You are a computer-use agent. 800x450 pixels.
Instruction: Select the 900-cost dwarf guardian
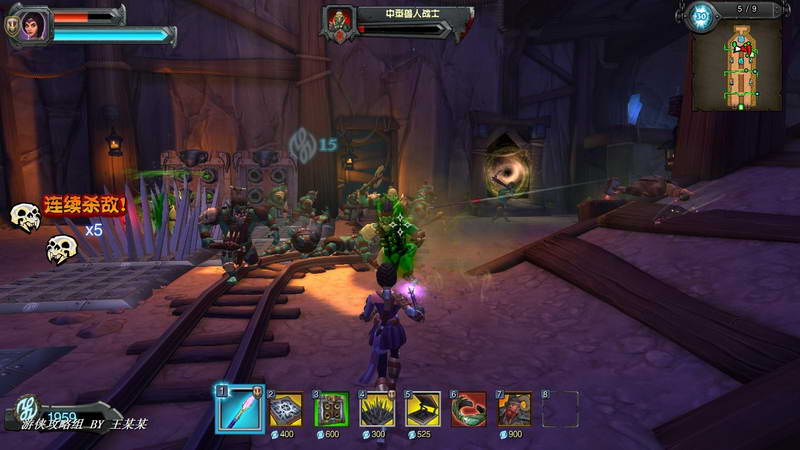[515, 409]
